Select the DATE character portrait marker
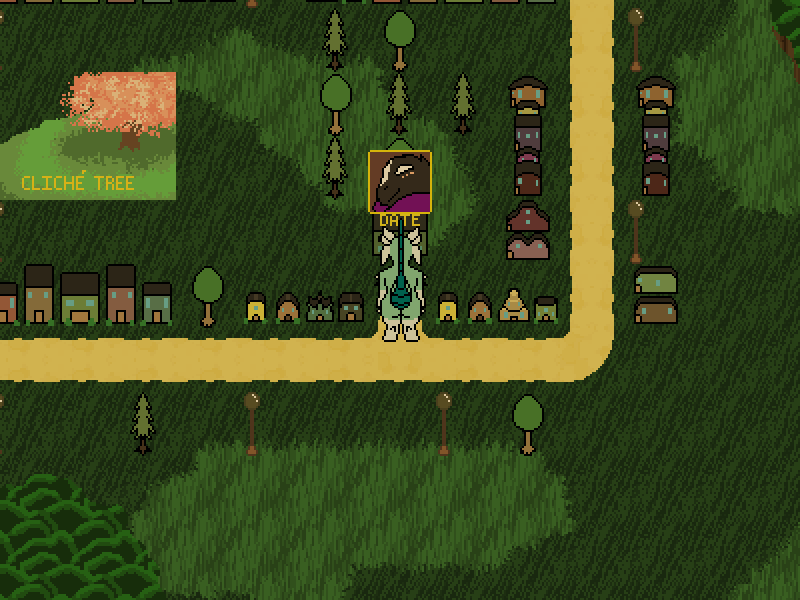 (400, 182)
